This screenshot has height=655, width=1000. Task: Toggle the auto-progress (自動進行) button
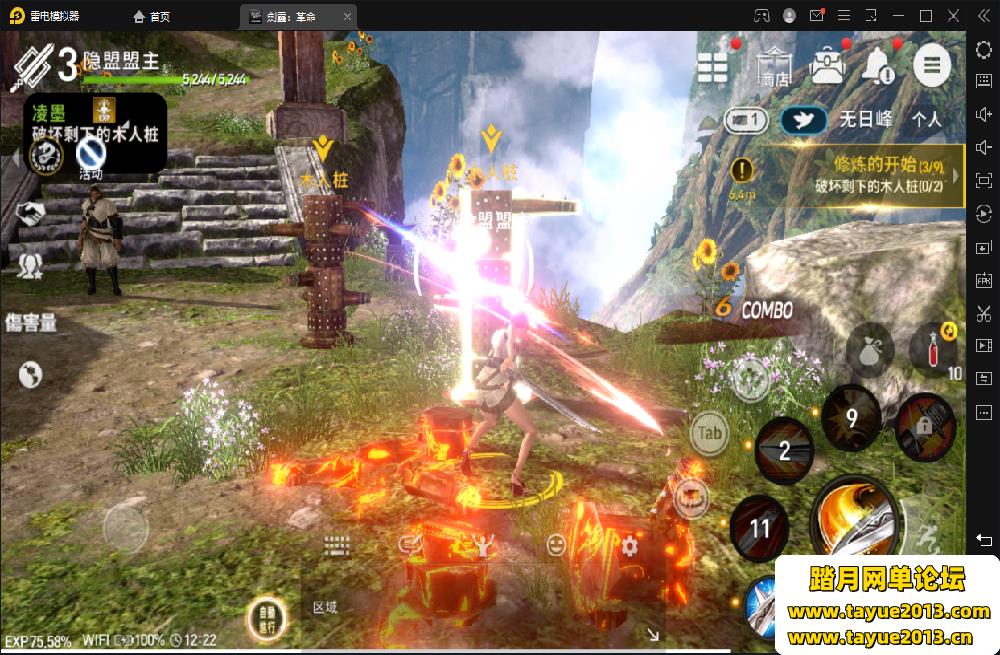pos(267,621)
